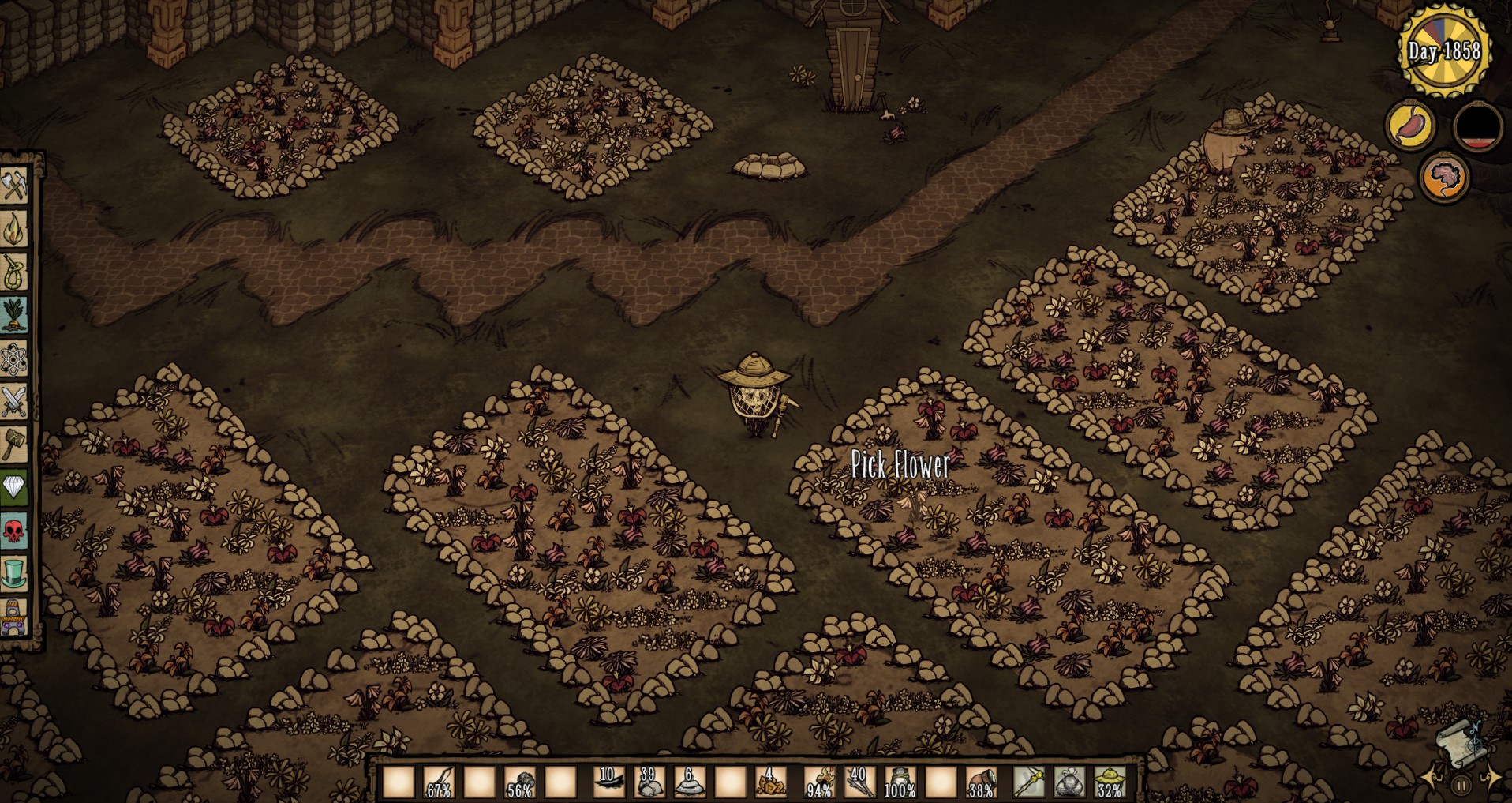Screen dimensions: 1512x803
Task: Select the stack of 40 twigs
Action: pyautogui.click(x=859, y=782)
